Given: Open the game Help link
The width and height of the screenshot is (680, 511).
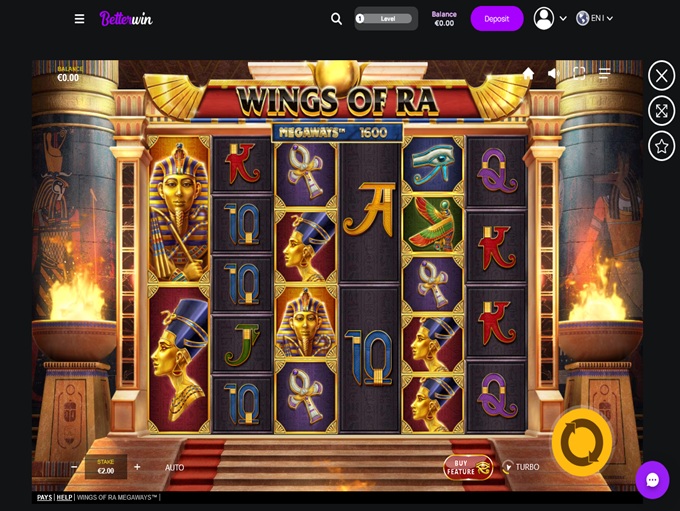Looking at the screenshot, I should [x=64, y=497].
